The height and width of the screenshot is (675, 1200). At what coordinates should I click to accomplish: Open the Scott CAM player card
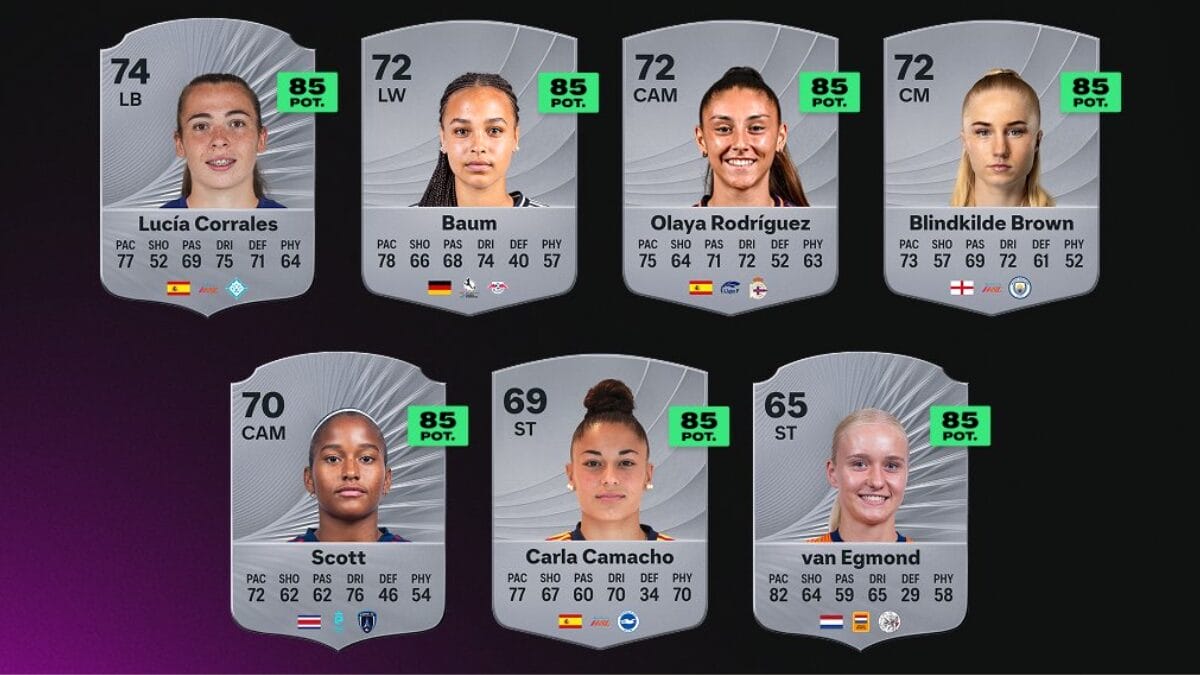pos(338,500)
